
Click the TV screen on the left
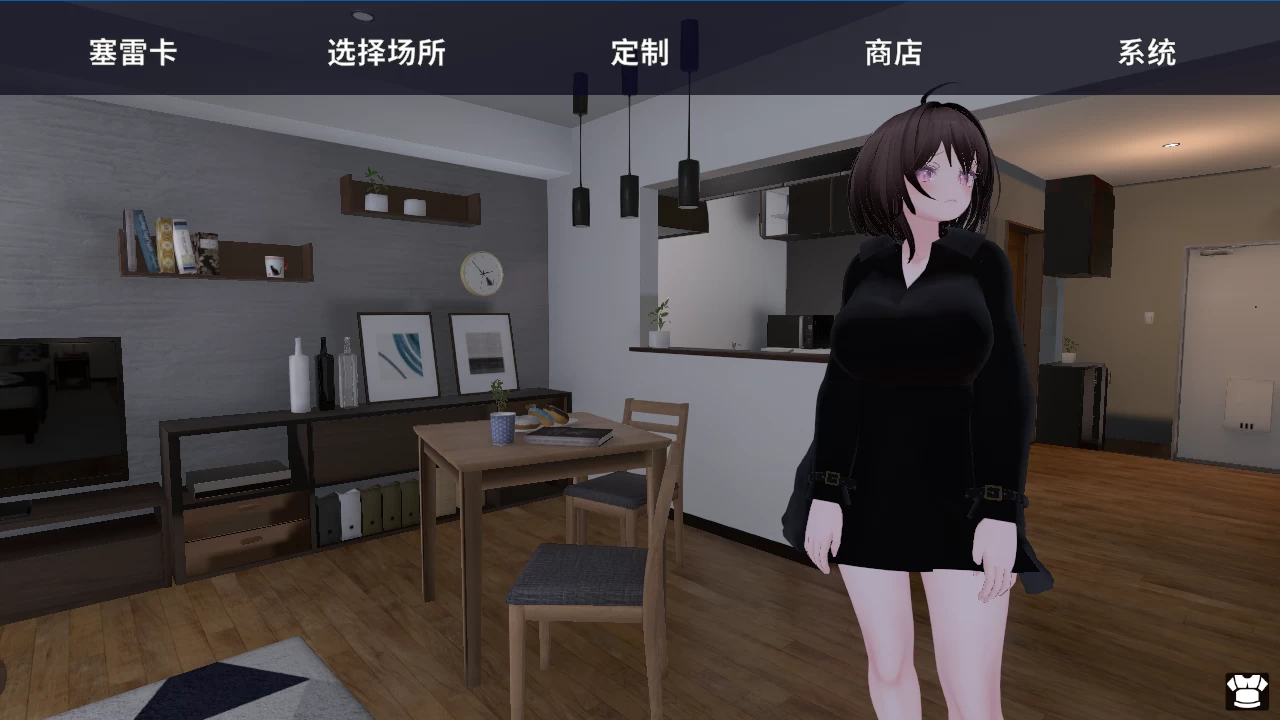click(x=60, y=400)
